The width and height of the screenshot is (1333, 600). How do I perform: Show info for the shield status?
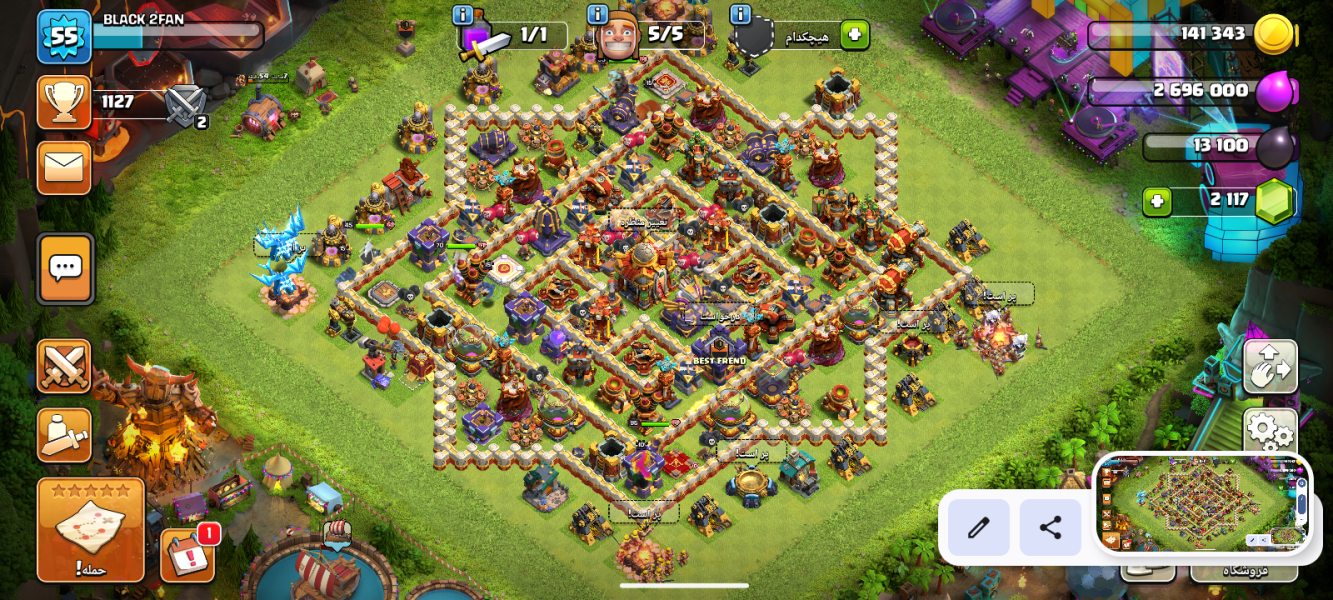740,15
